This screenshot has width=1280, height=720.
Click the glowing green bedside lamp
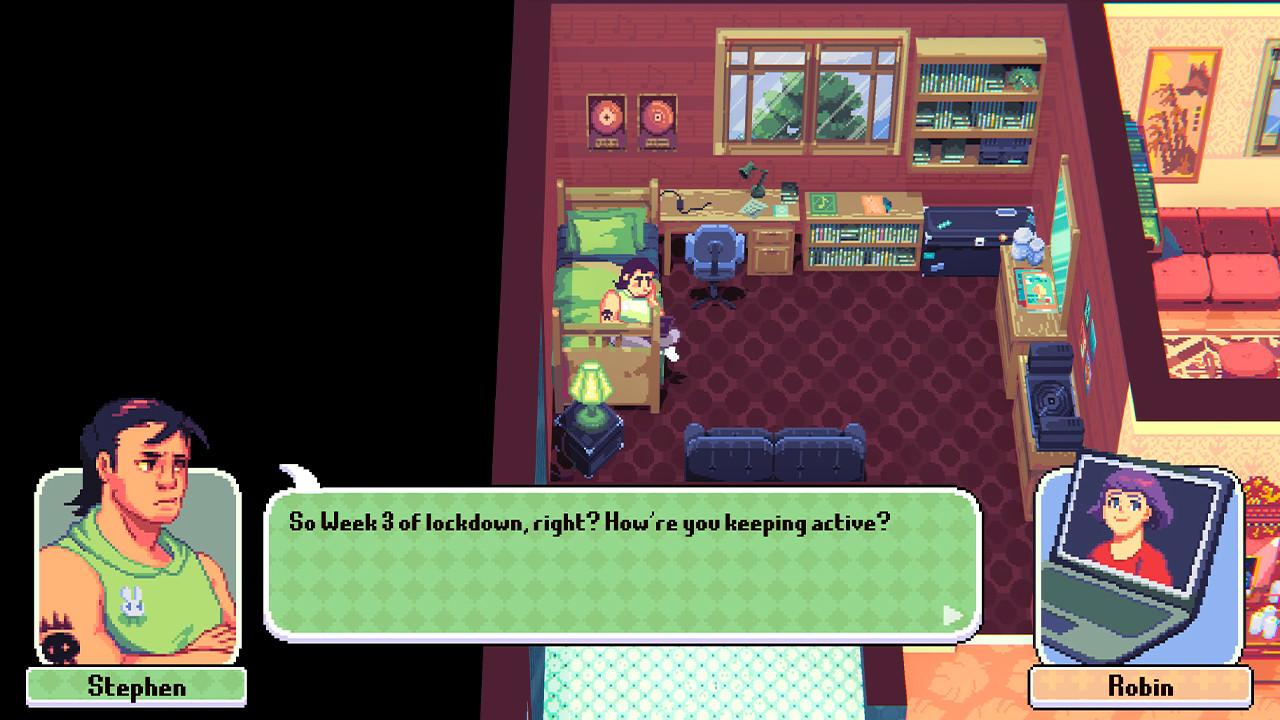point(591,384)
